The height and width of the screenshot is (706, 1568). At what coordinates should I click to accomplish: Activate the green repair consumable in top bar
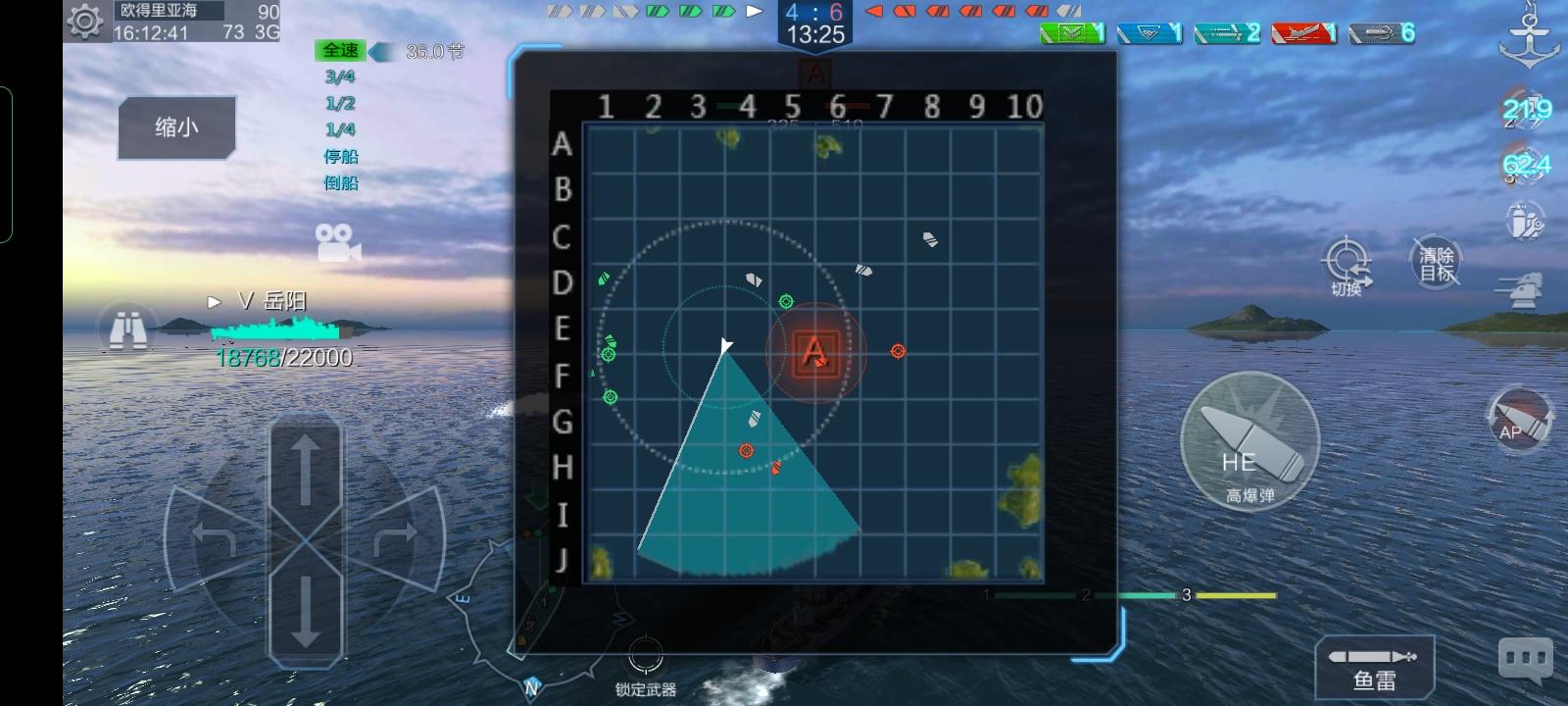click(1074, 31)
